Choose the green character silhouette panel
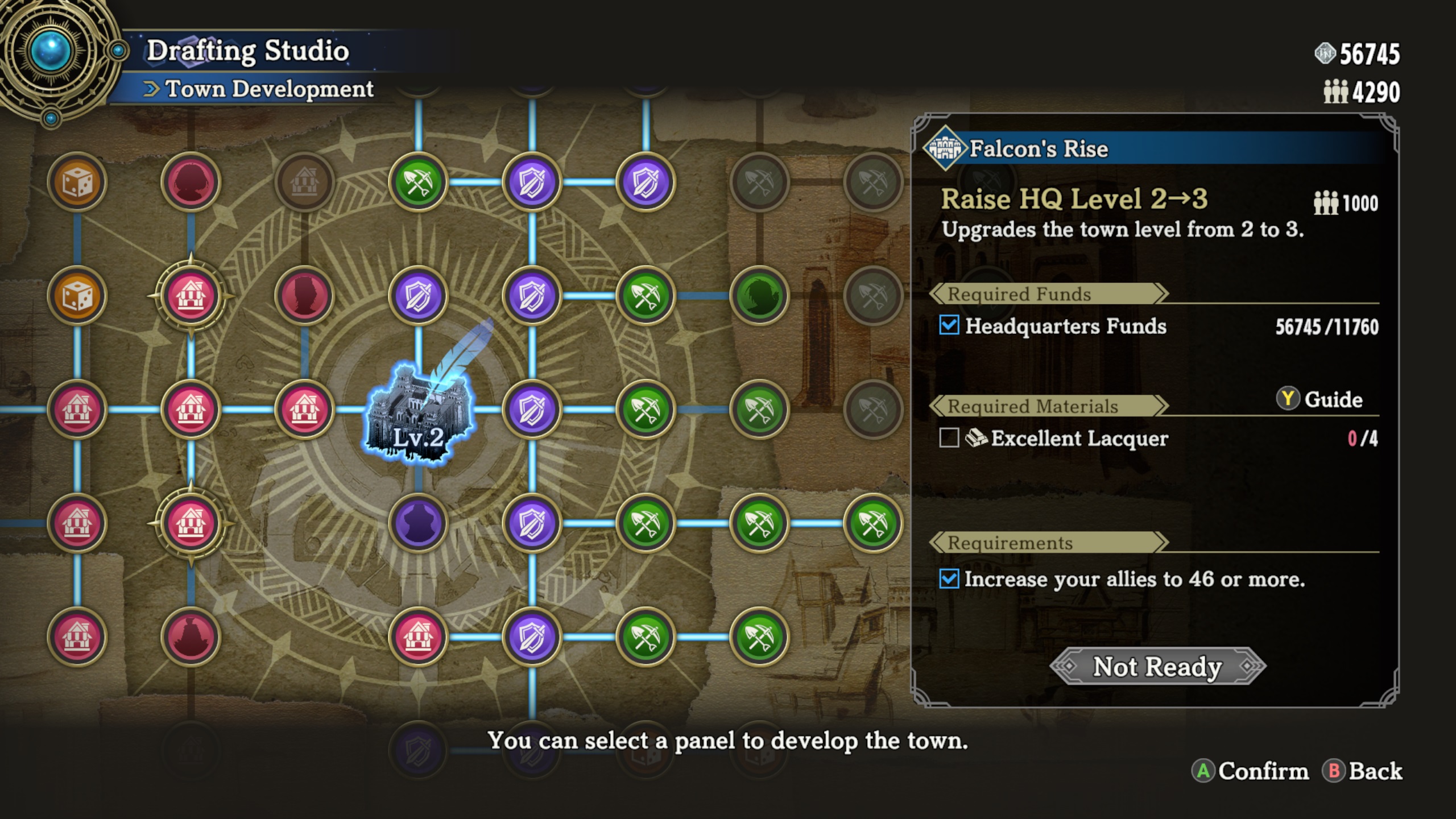The width and height of the screenshot is (1456, 819). pyautogui.click(x=759, y=296)
